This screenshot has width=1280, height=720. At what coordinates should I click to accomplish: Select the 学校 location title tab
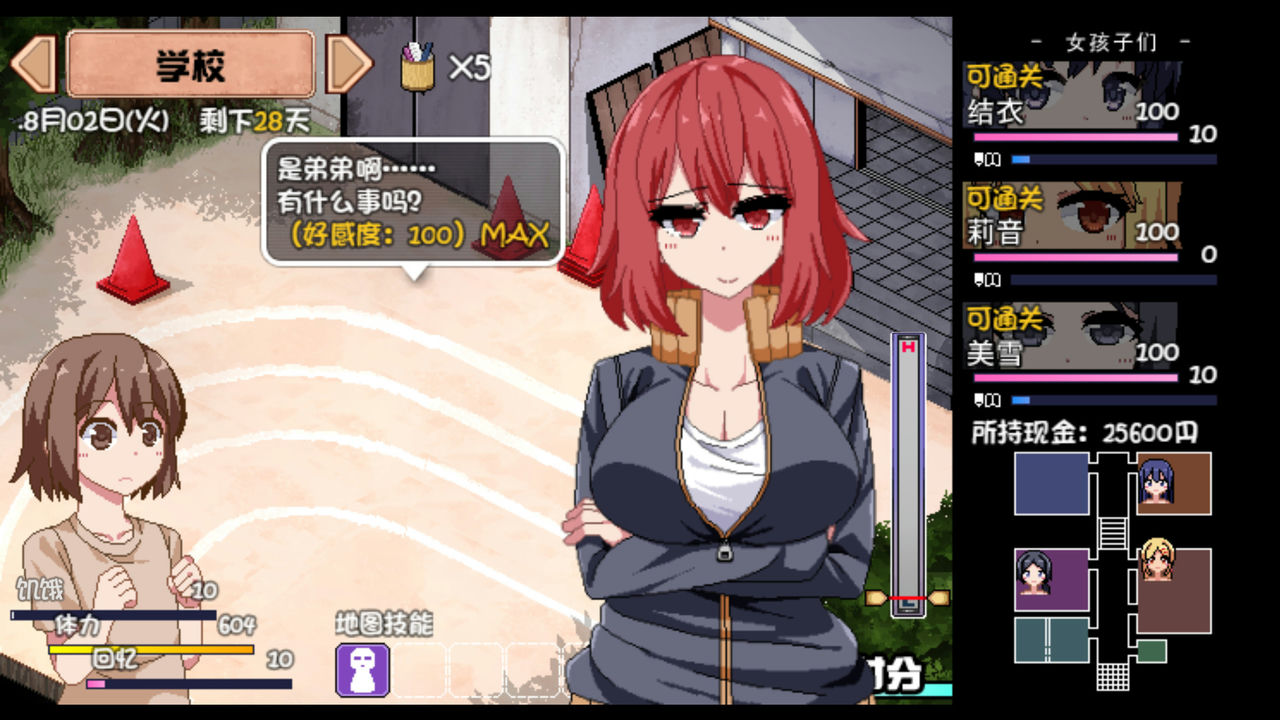[188, 62]
